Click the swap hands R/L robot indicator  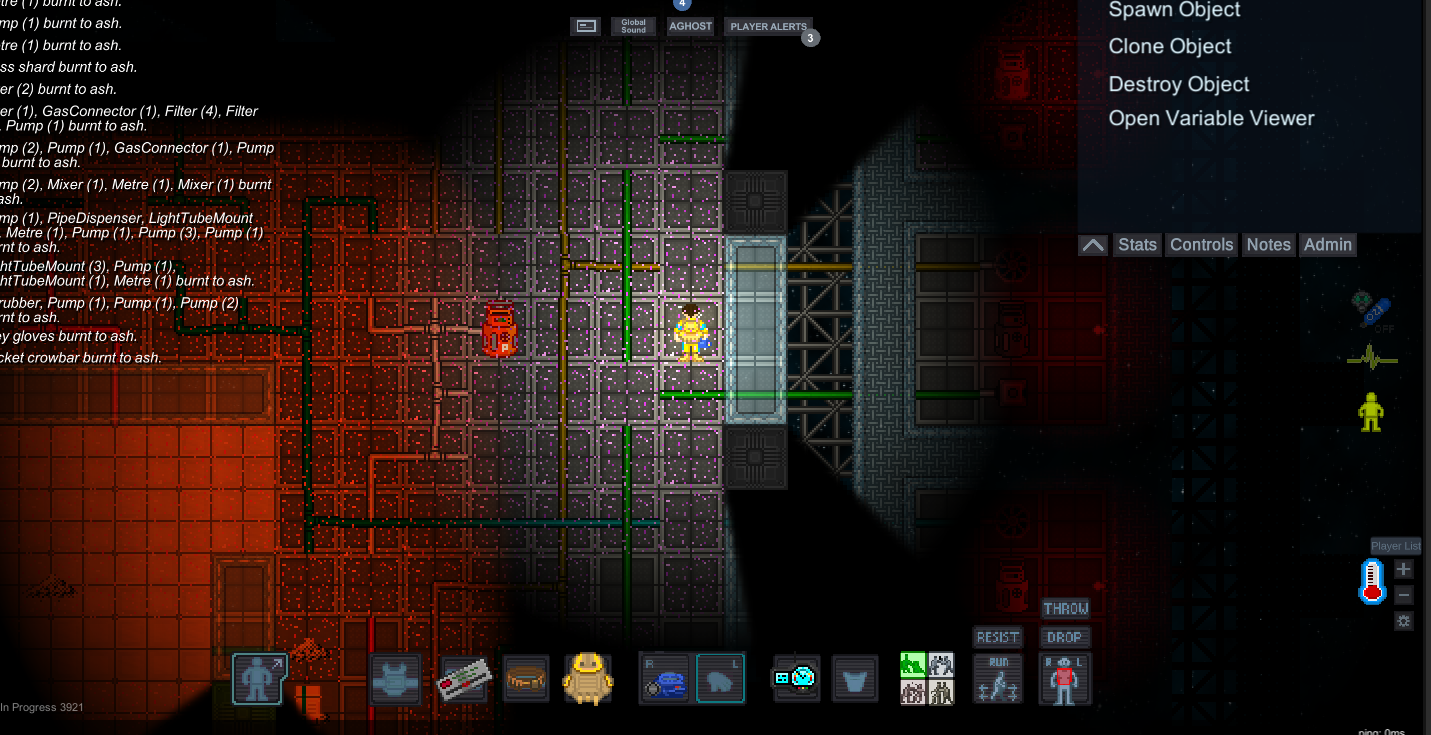coord(1064,677)
